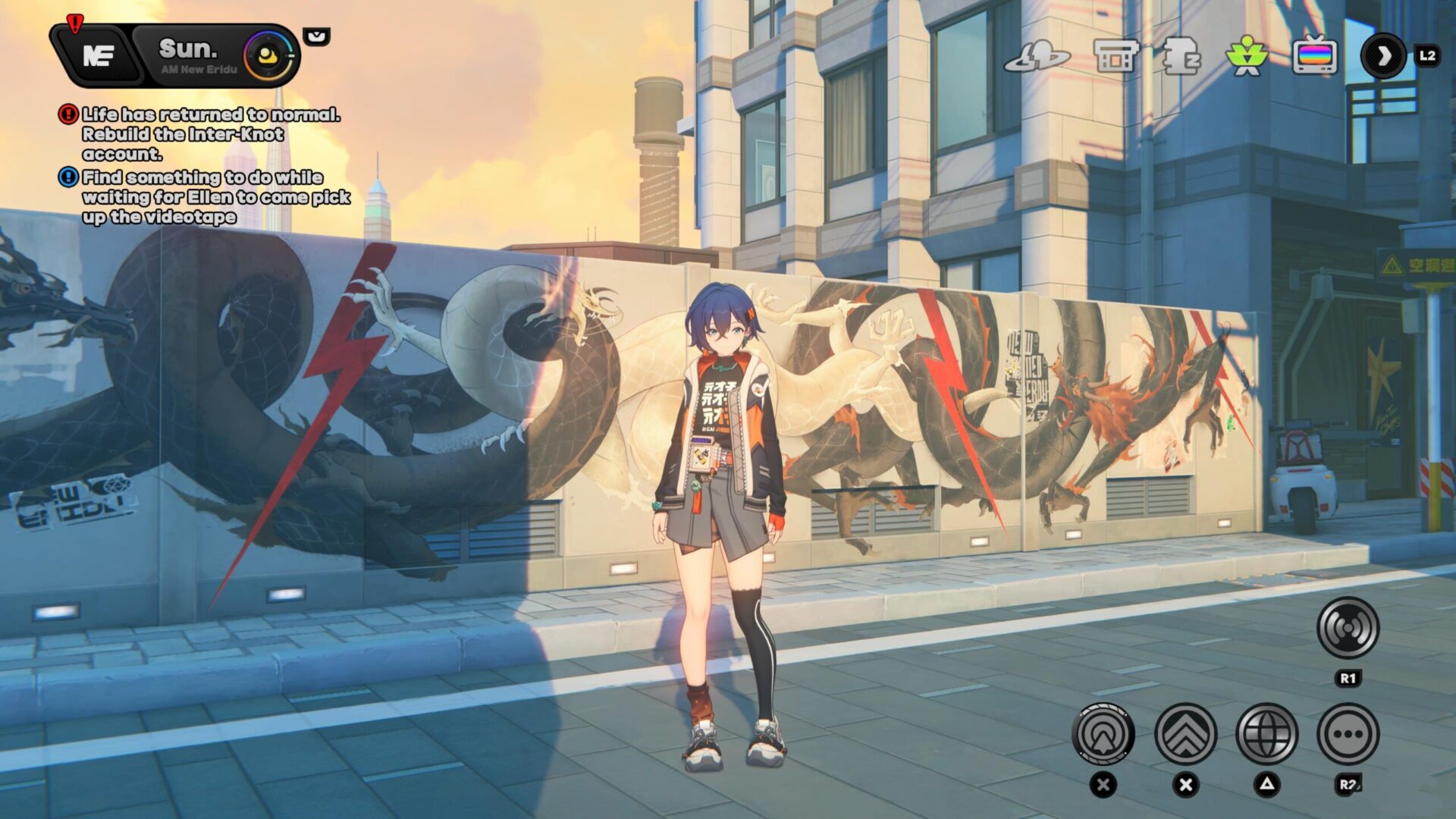This screenshot has height=819, width=1456.
Task: Click the Sun. AM New Eridu time panel
Action: click(196, 56)
